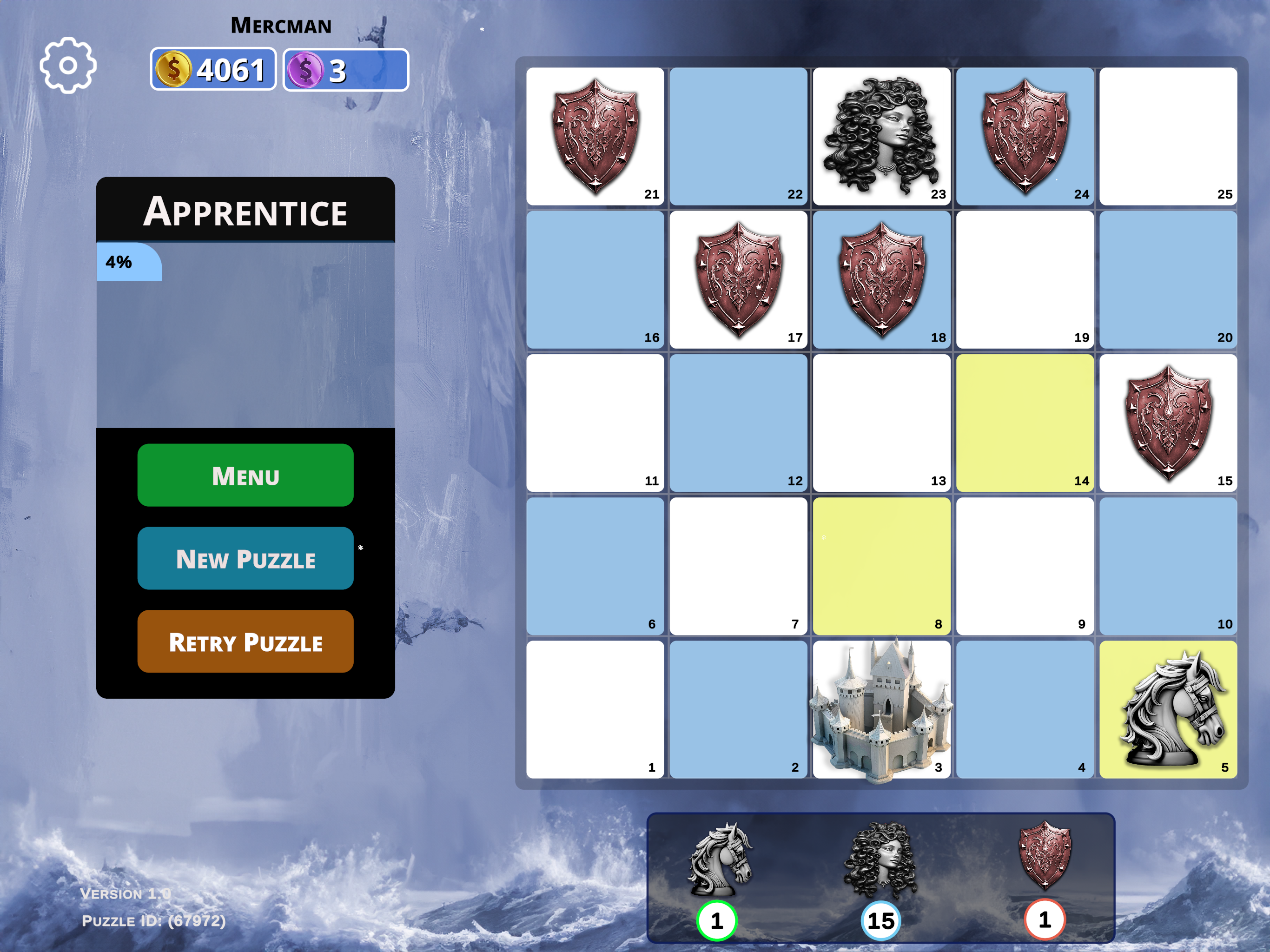The height and width of the screenshot is (952, 1270).
Task: Click the shield on tile 21
Action: pos(595,136)
